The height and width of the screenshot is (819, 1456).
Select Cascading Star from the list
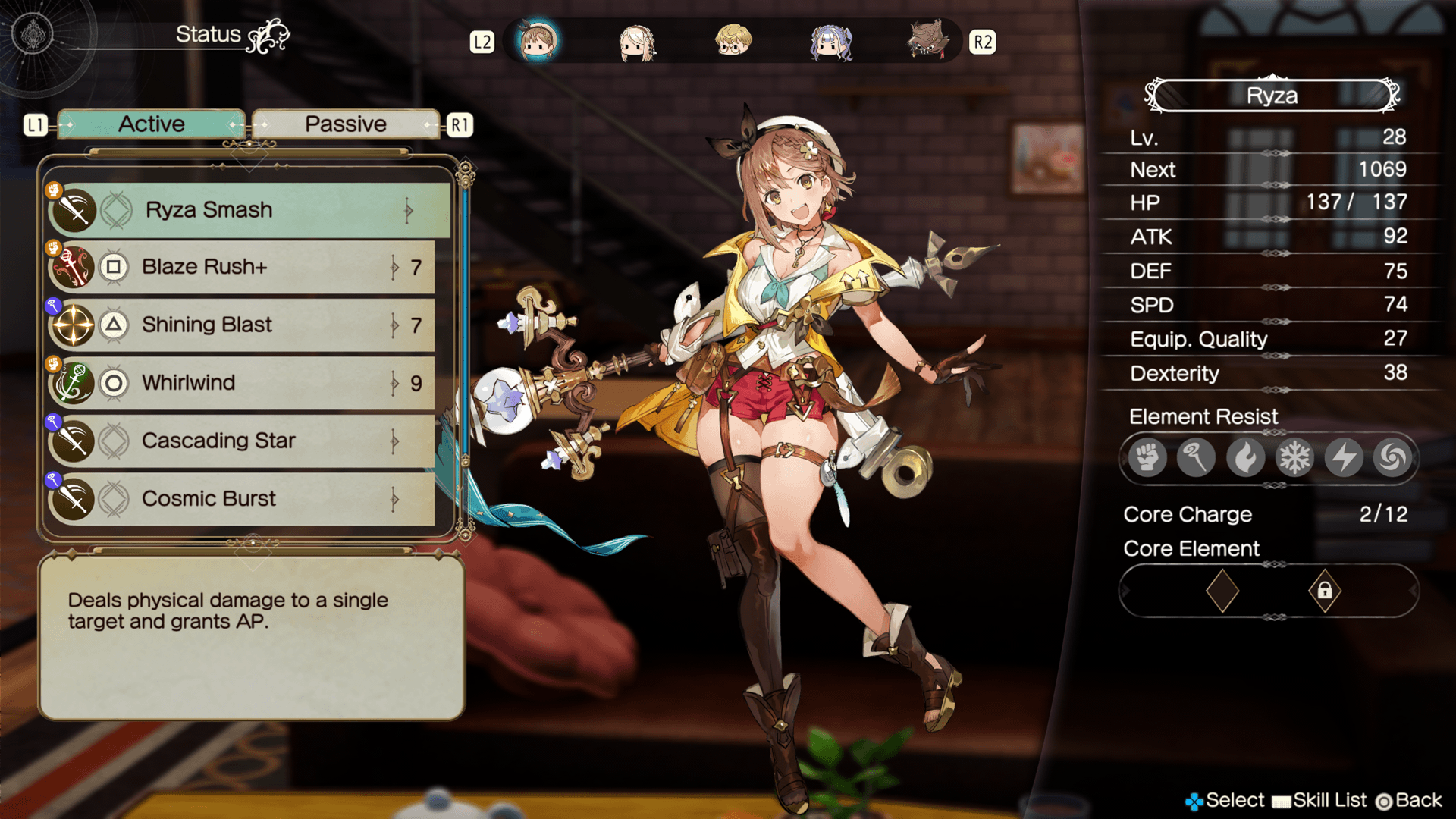243,441
